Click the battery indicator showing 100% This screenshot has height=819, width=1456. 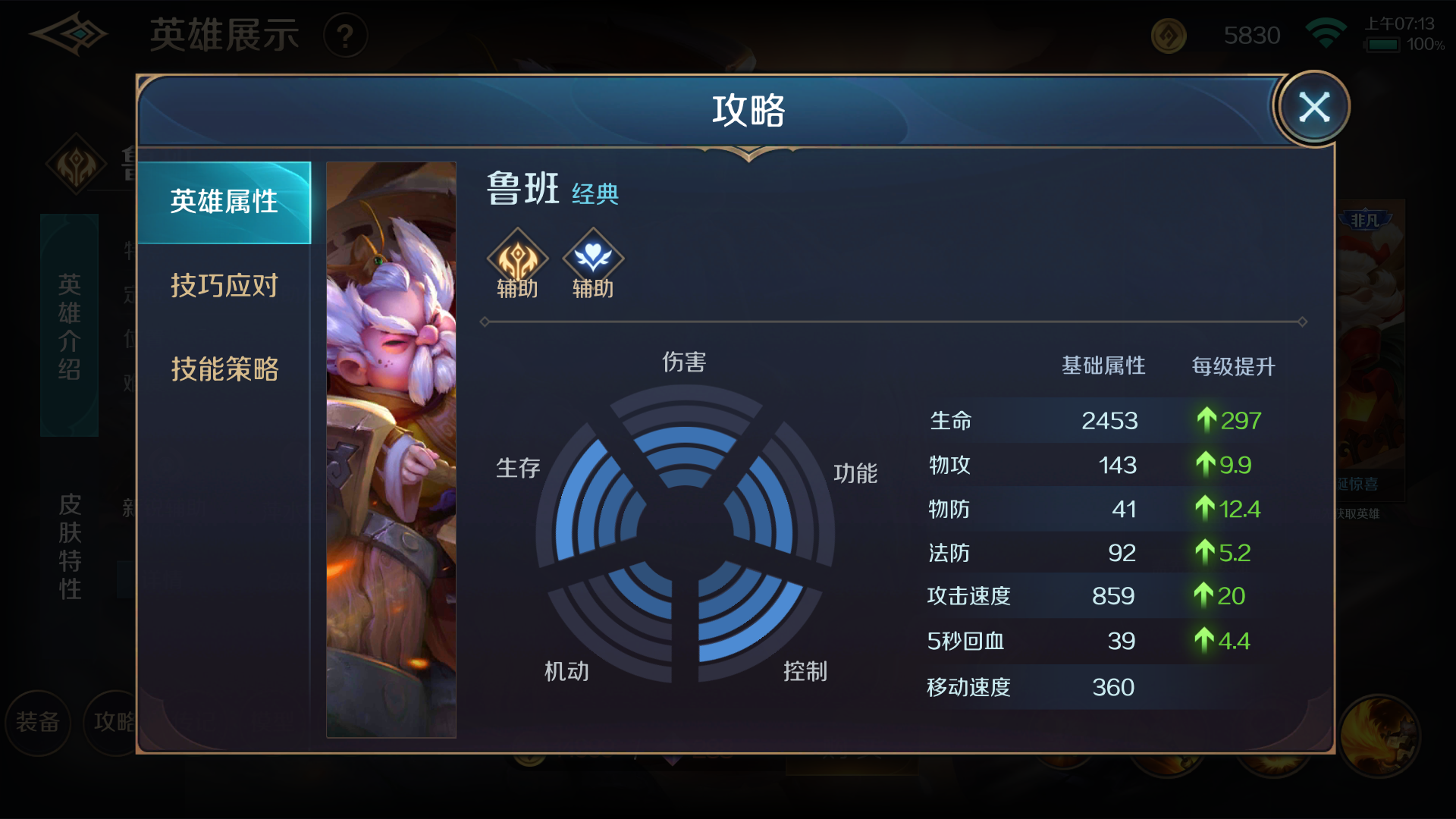1384,45
